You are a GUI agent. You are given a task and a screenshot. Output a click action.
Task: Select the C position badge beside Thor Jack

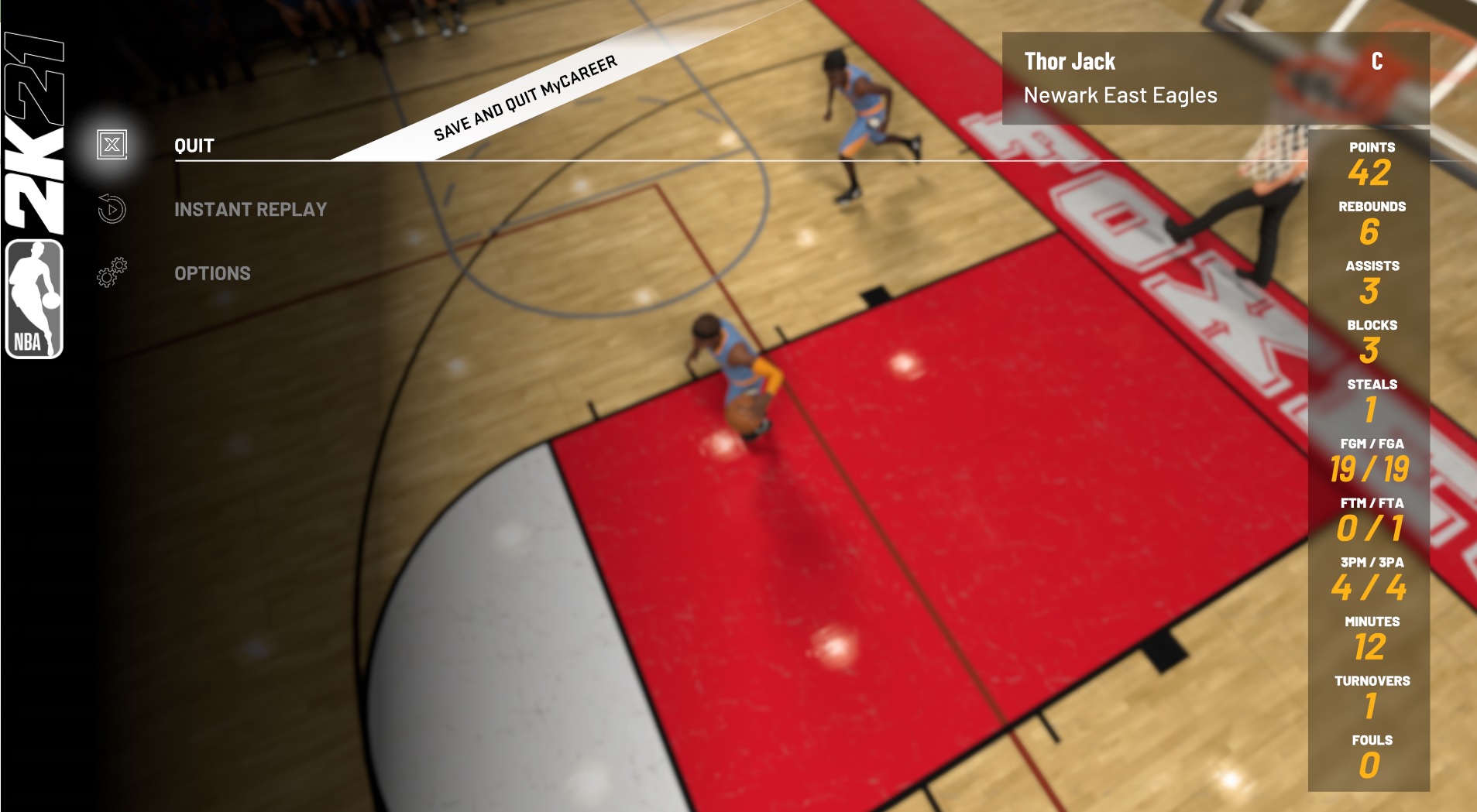pos(1378,60)
